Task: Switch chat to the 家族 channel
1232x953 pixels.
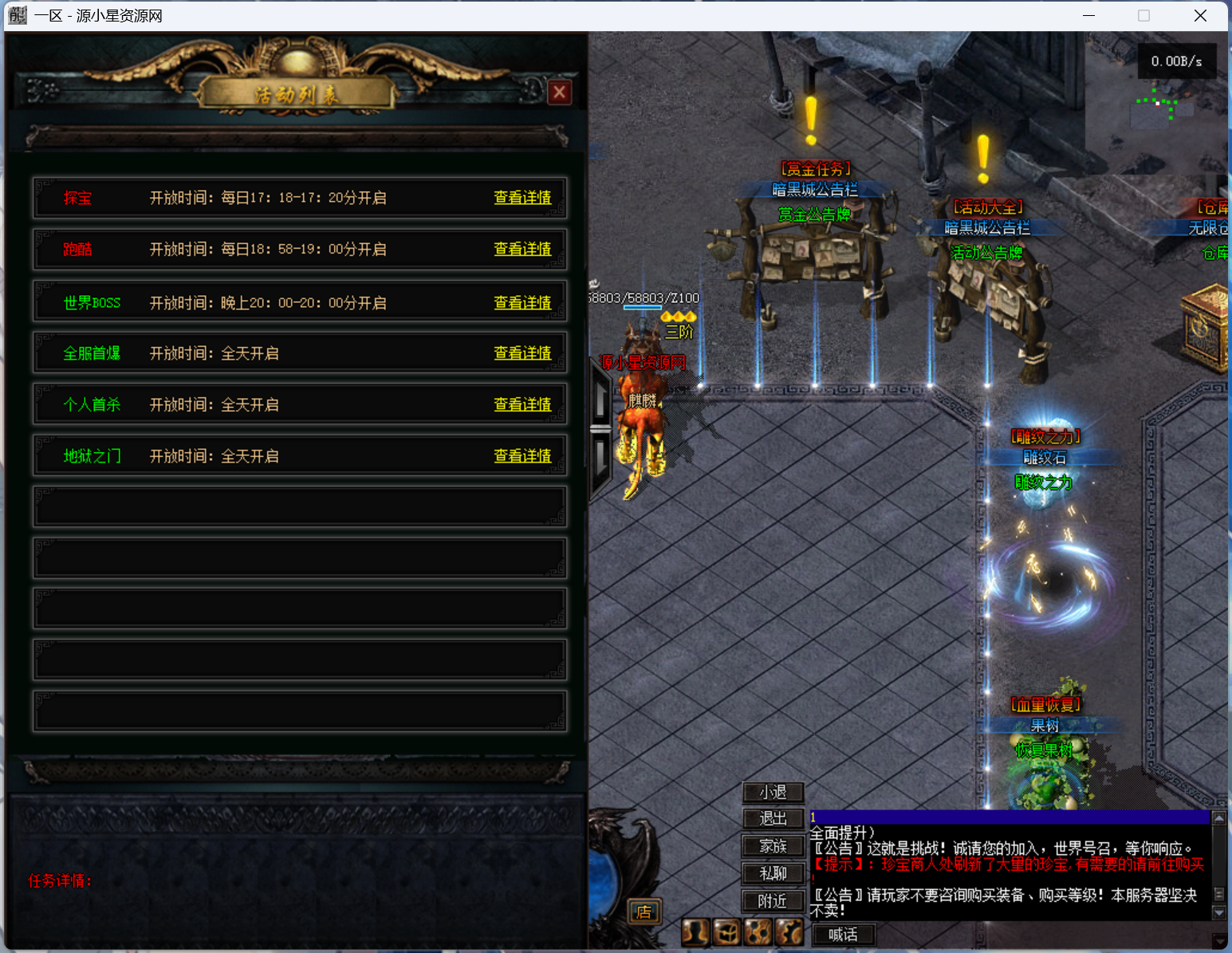Action: click(x=773, y=846)
